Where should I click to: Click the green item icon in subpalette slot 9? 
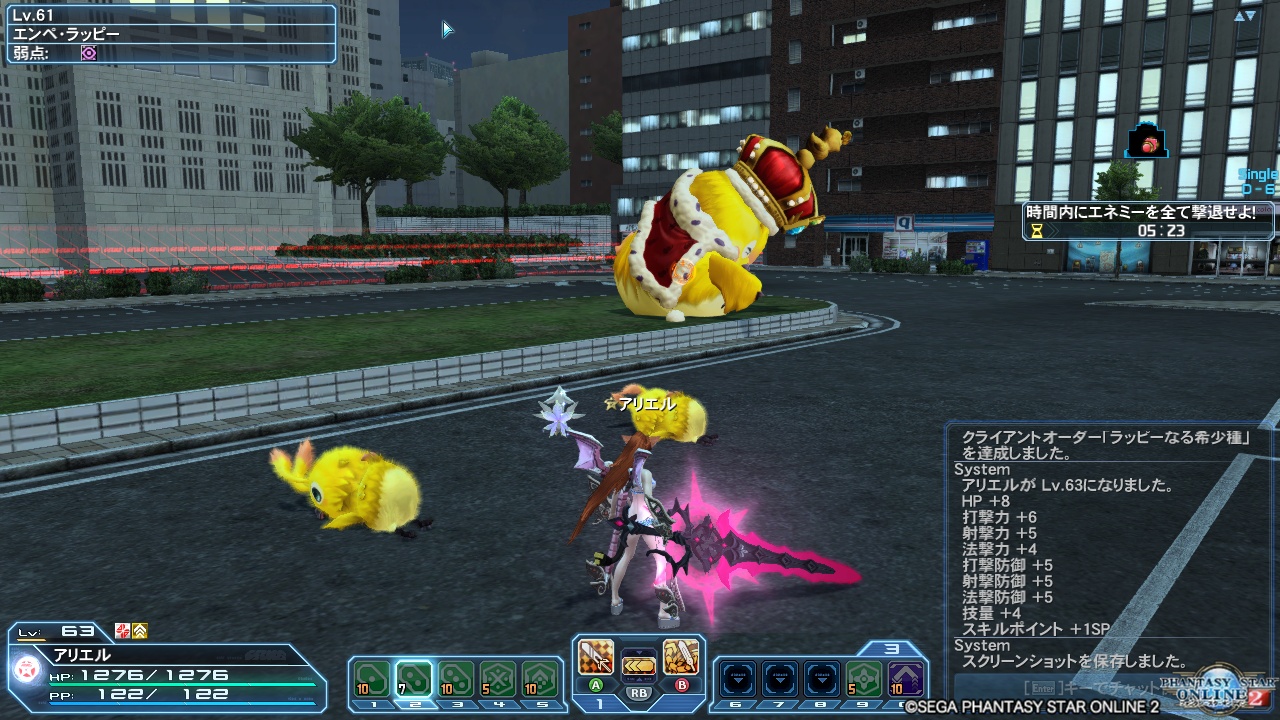pyautogui.click(x=865, y=680)
